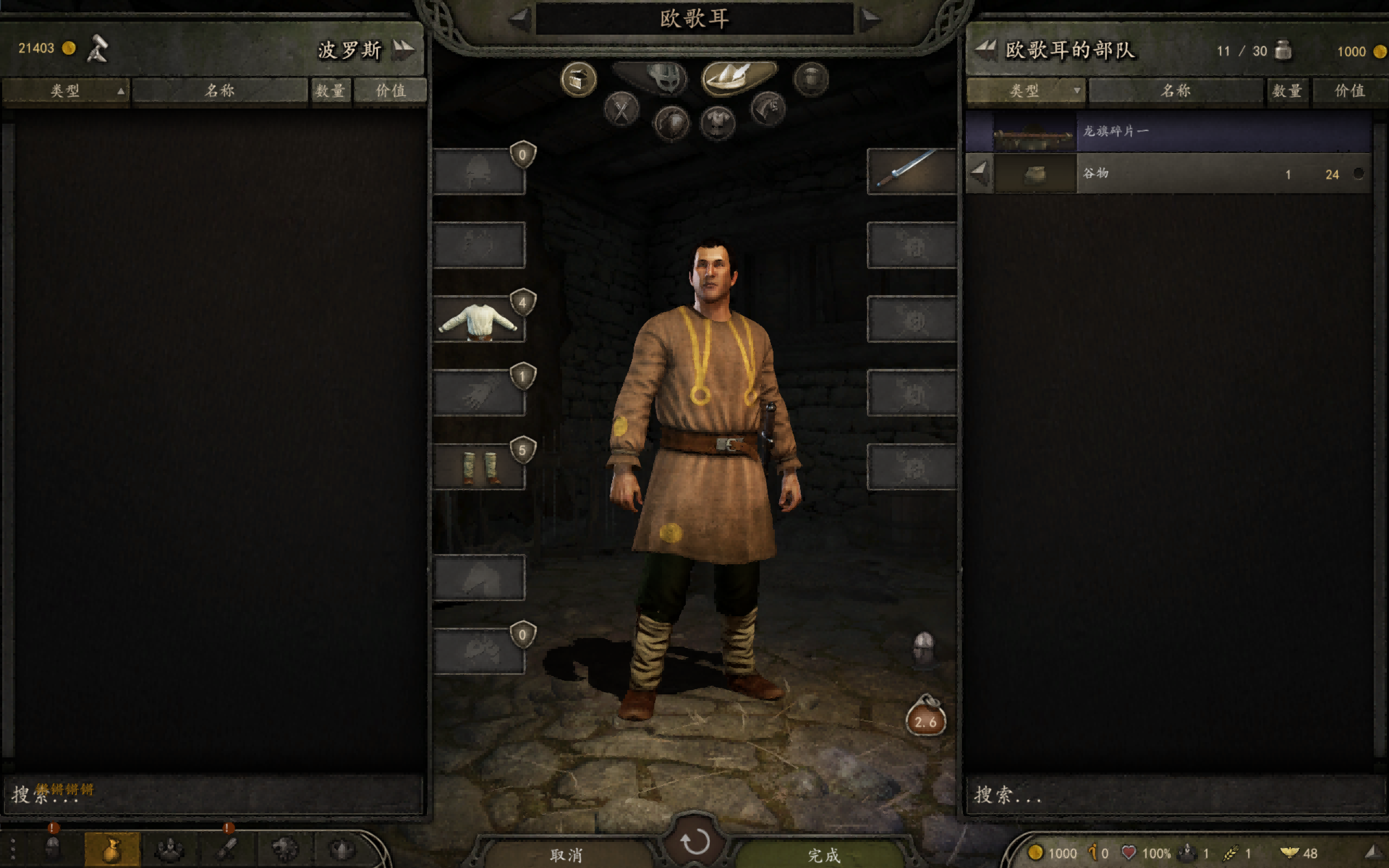Switch to the battle outfit helmet tab
Screen dimensions: 1389x868
666,78
